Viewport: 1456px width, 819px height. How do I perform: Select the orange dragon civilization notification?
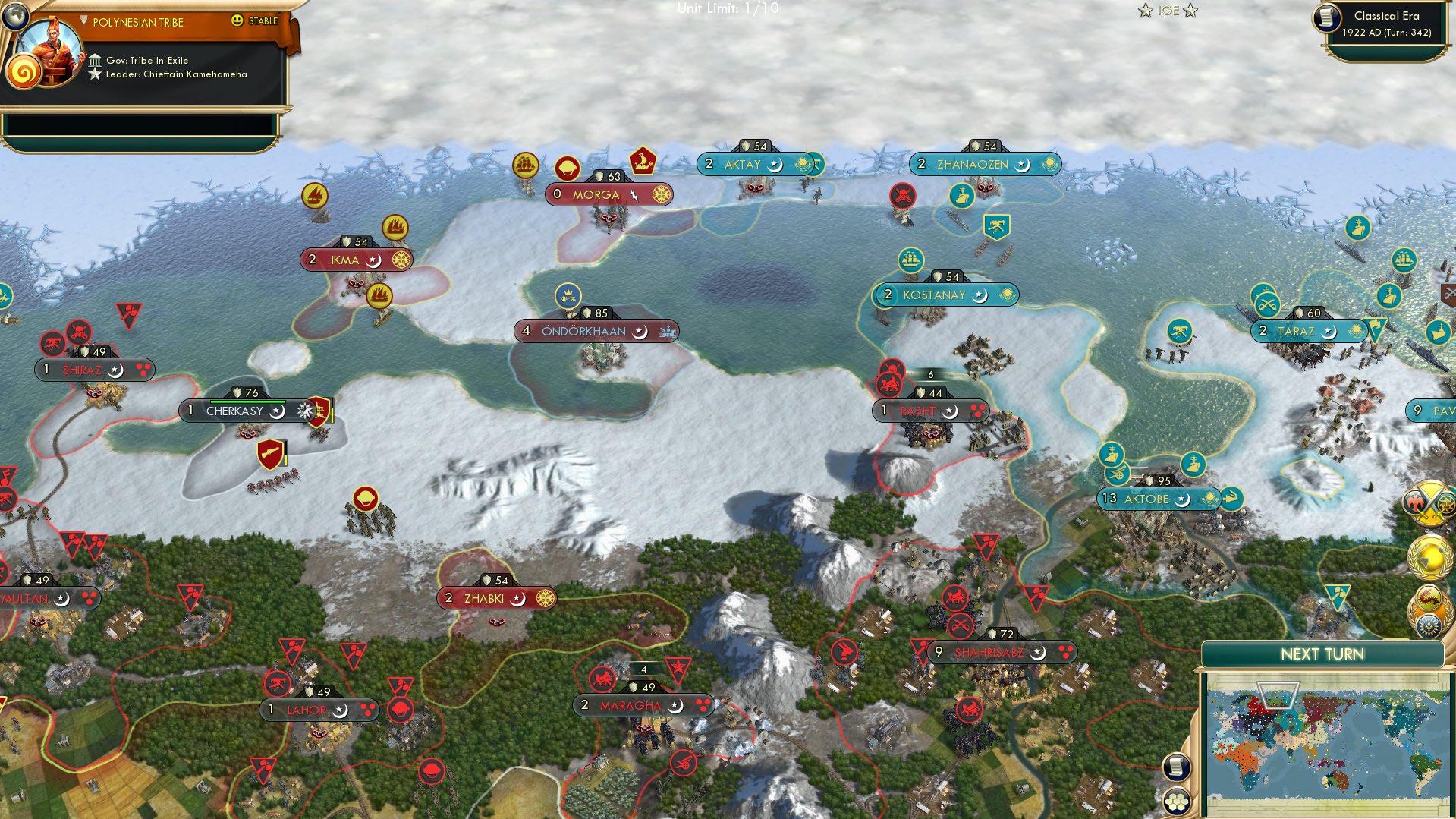[x=1428, y=597]
